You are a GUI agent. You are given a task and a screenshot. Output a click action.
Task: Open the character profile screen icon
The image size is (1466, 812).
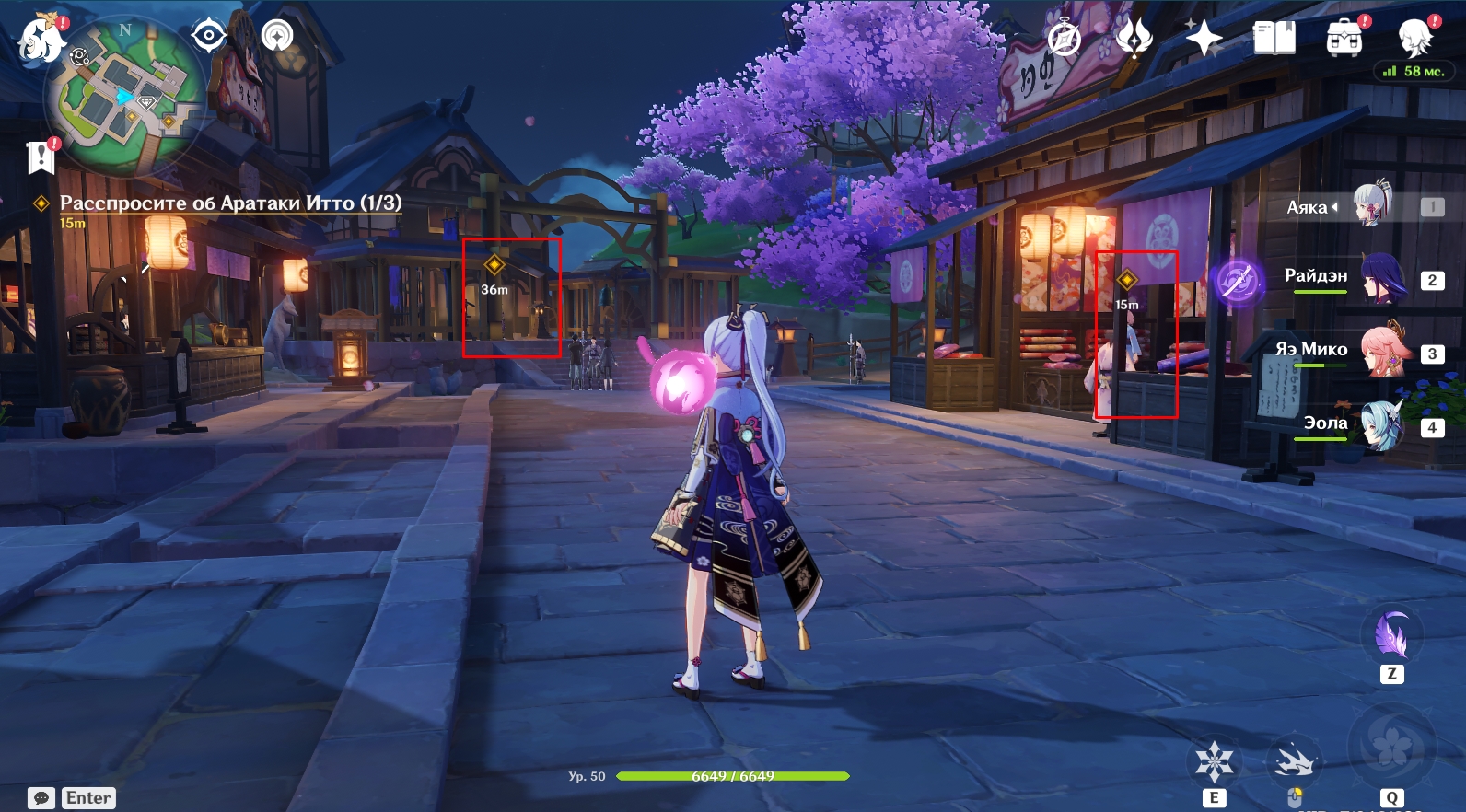tap(1415, 39)
